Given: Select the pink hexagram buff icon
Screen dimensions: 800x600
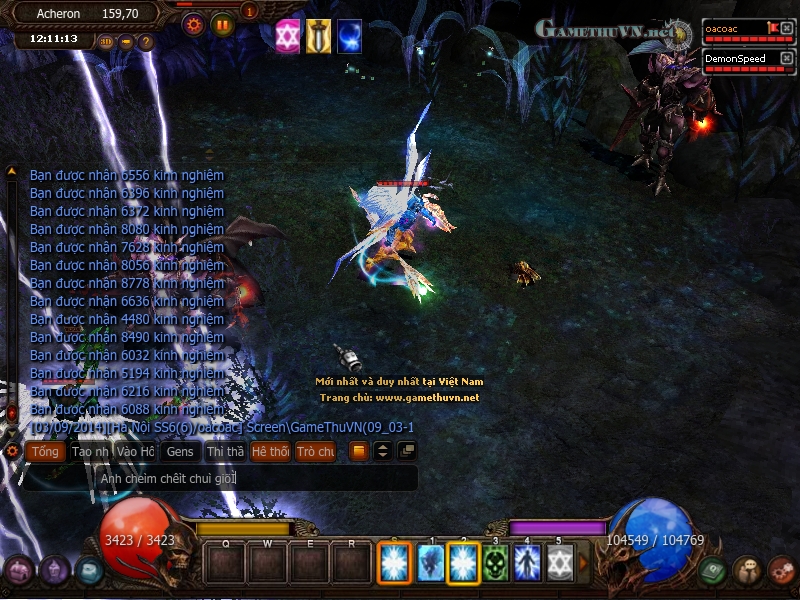Looking at the screenshot, I should [288, 35].
